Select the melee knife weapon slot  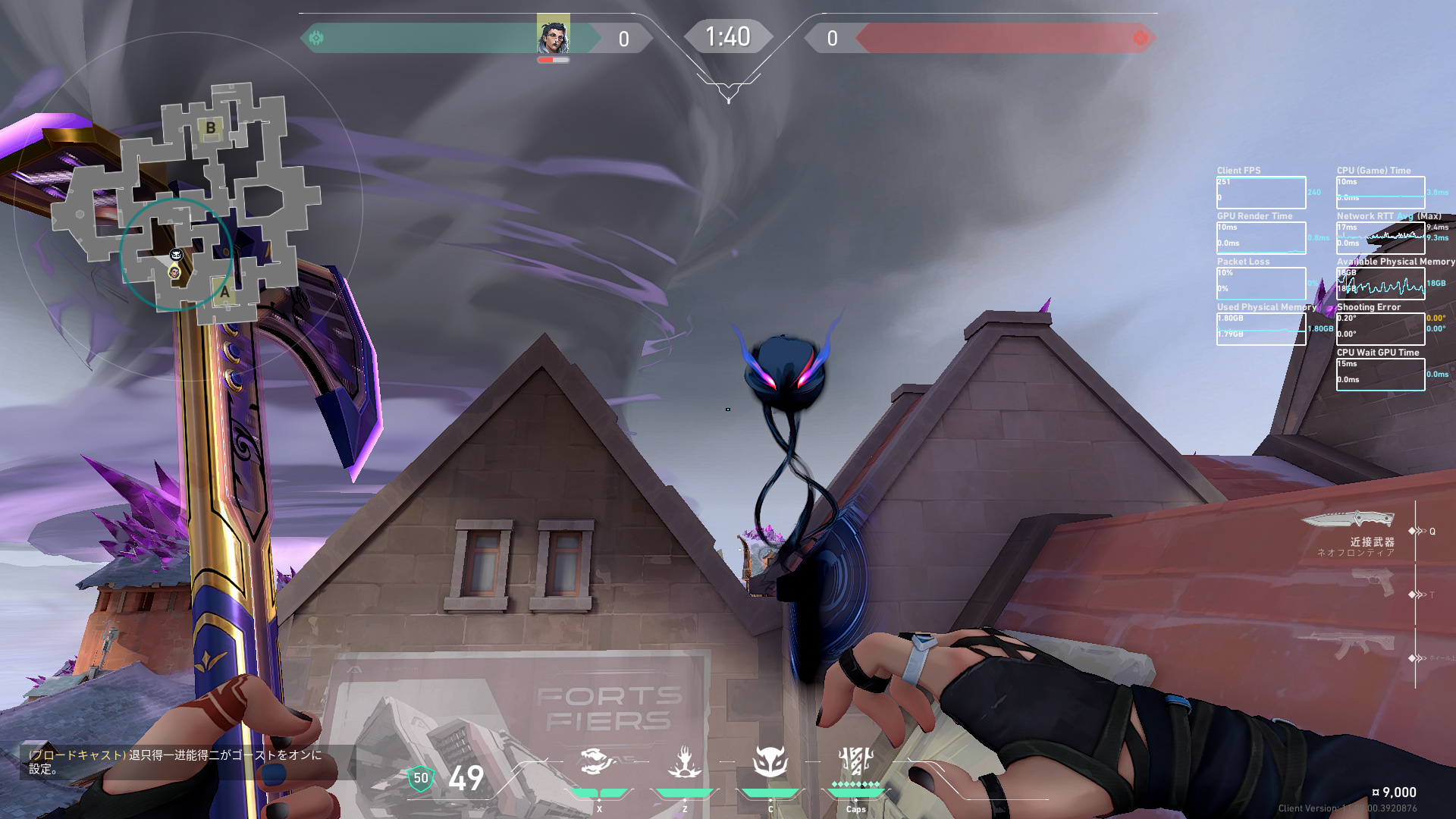pyautogui.click(x=1349, y=520)
